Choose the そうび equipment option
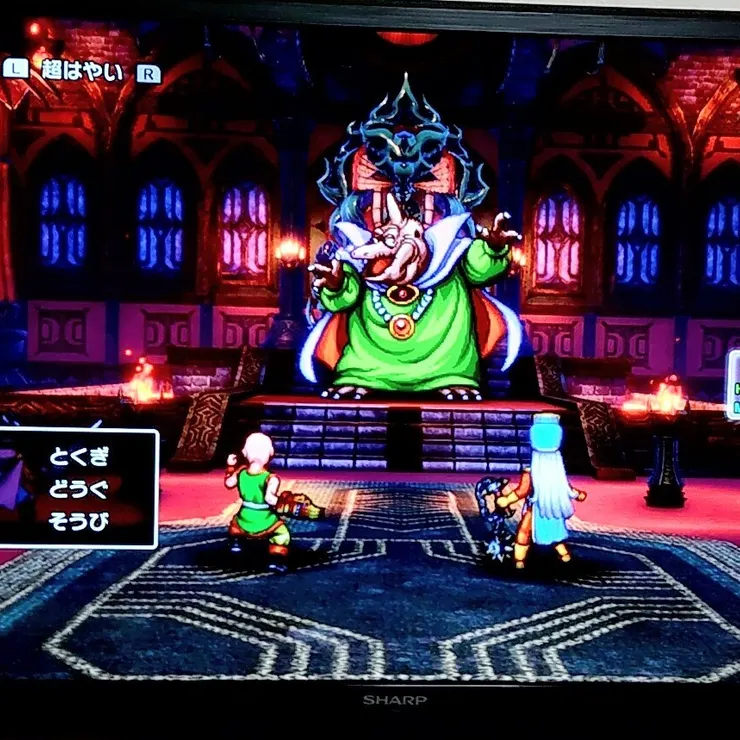 (79, 520)
